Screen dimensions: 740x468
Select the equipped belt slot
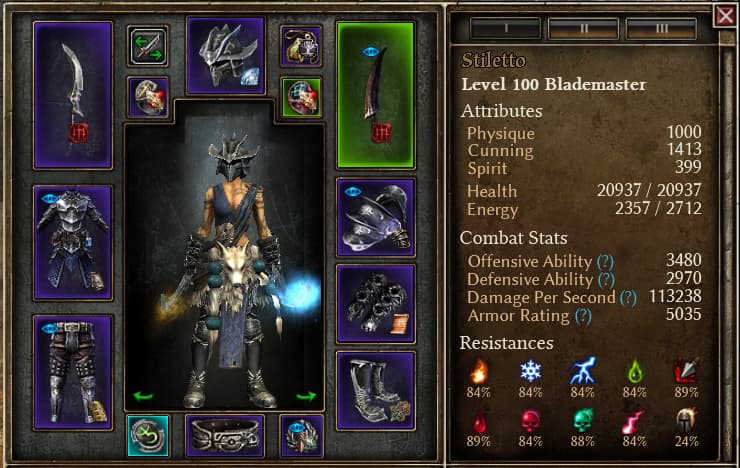225,436
